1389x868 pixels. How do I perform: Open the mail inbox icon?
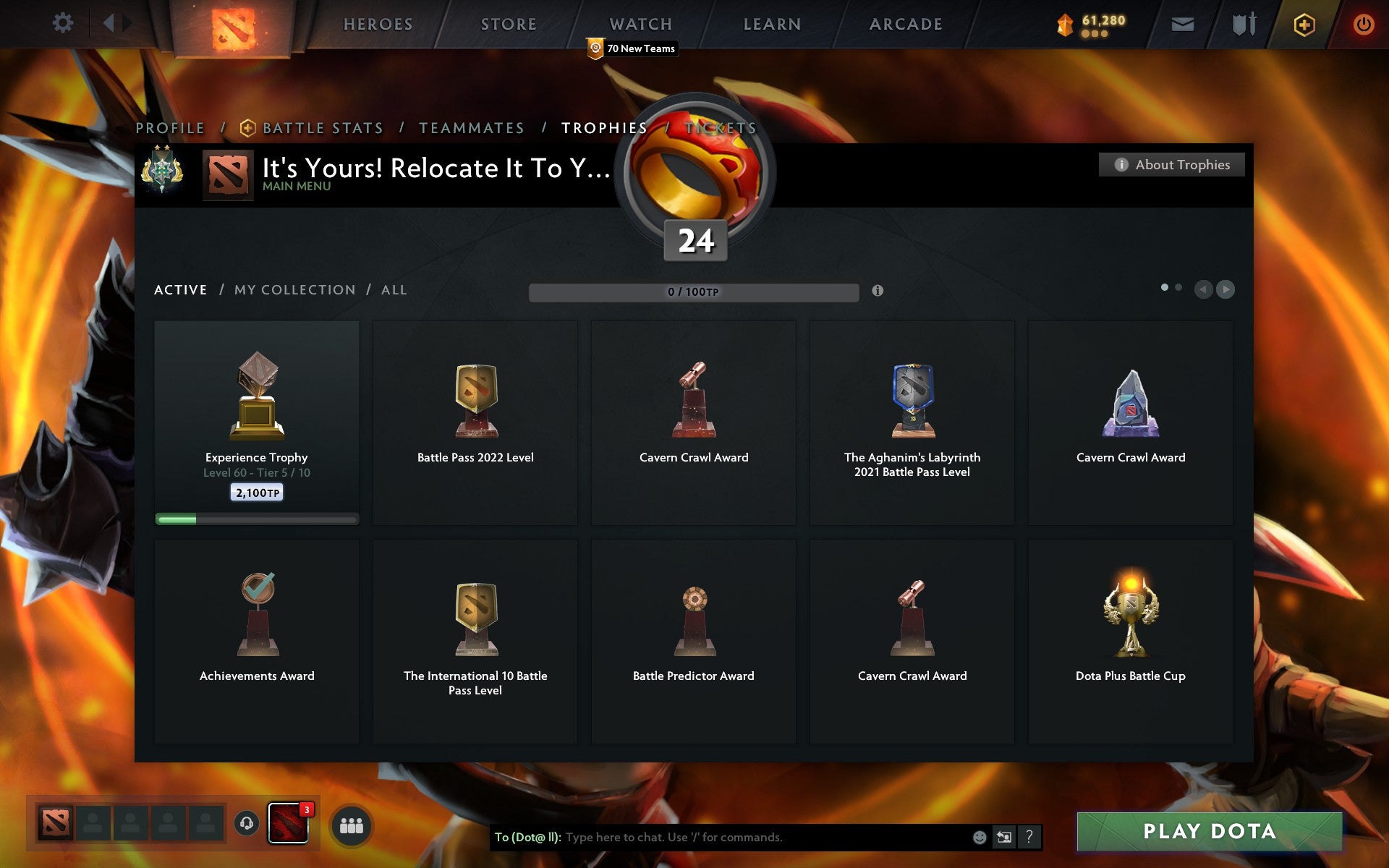tap(1183, 23)
